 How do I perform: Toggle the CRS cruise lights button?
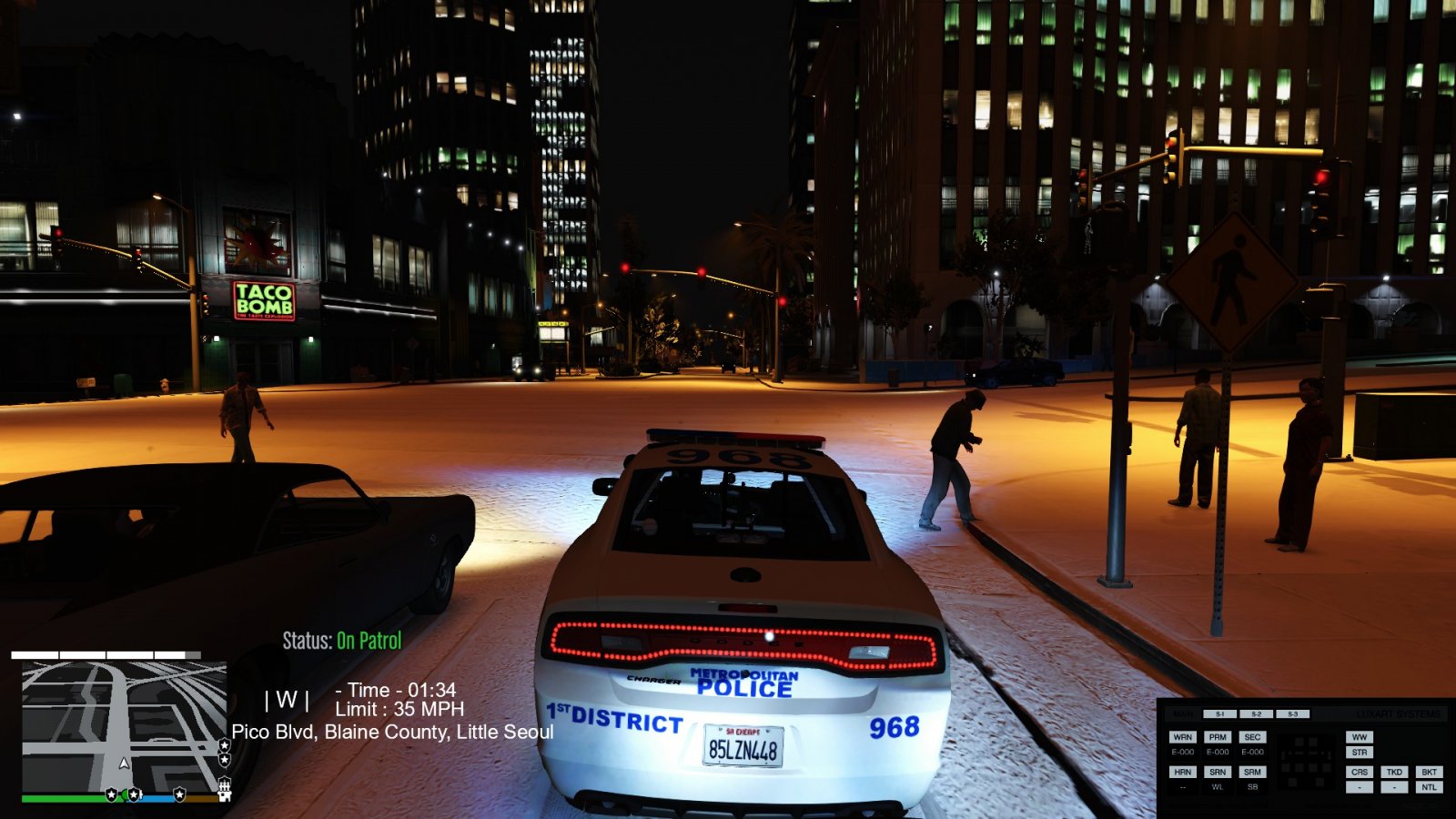pyautogui.click(x=1360, y=772)
